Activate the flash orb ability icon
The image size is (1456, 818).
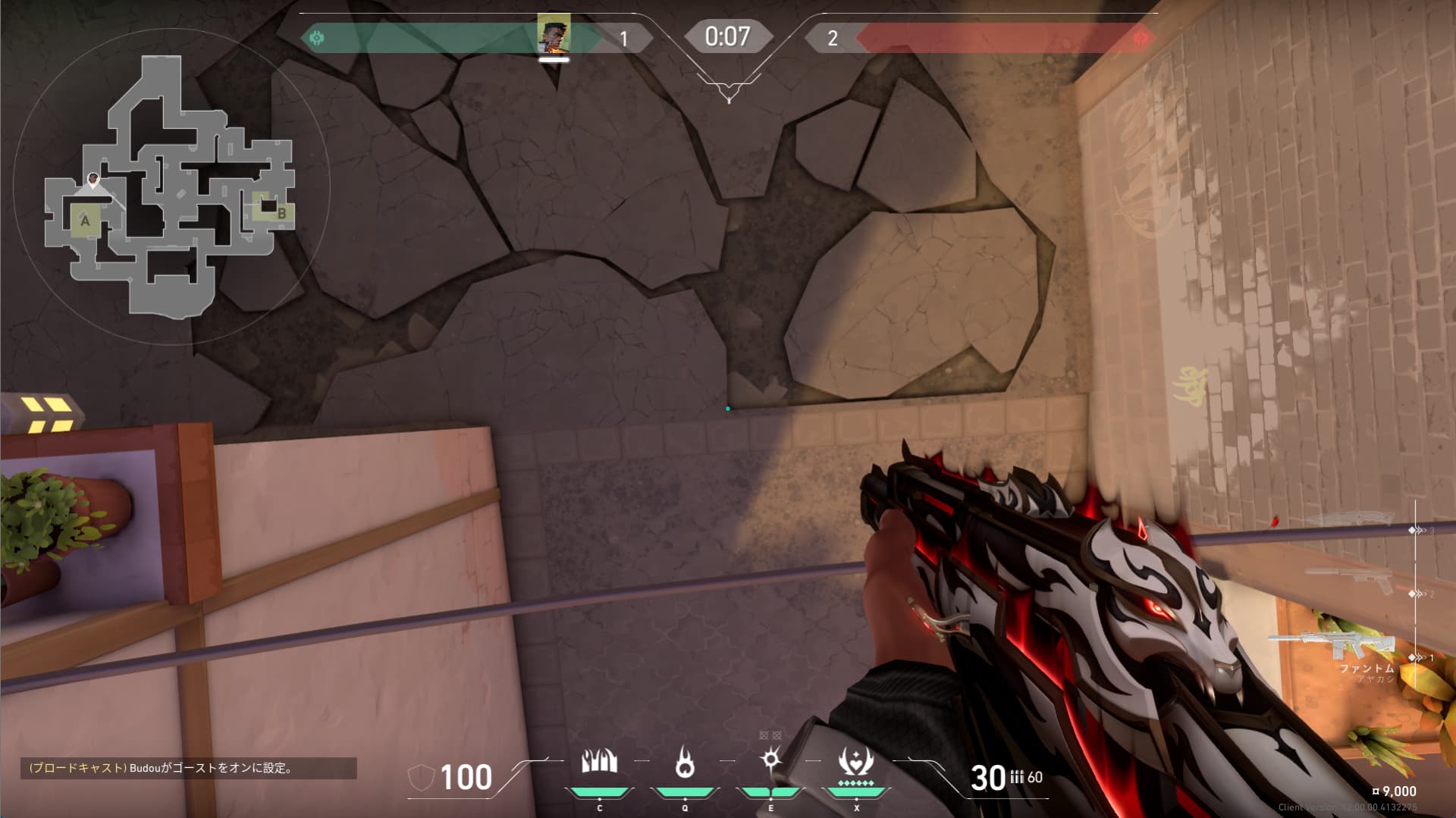(770, 760)
